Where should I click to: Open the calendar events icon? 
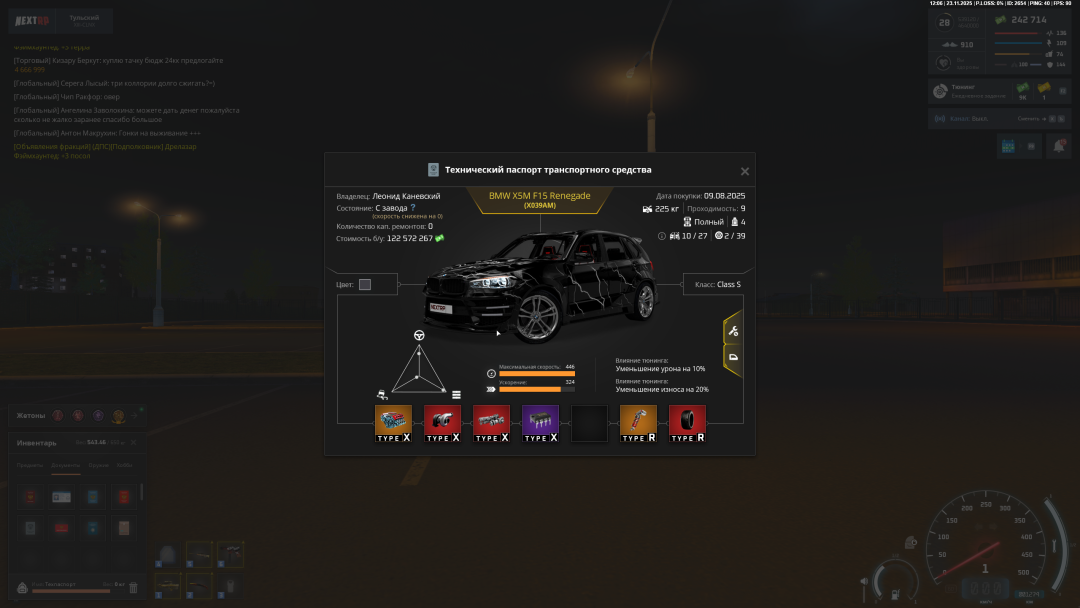1007,146
